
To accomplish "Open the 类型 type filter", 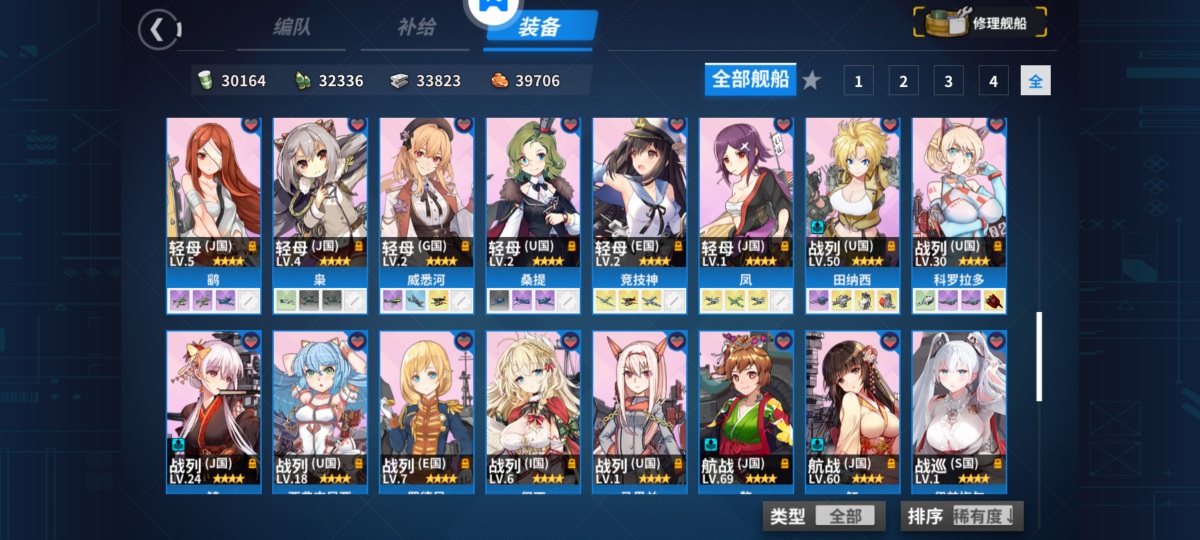I will pos(824,516).
